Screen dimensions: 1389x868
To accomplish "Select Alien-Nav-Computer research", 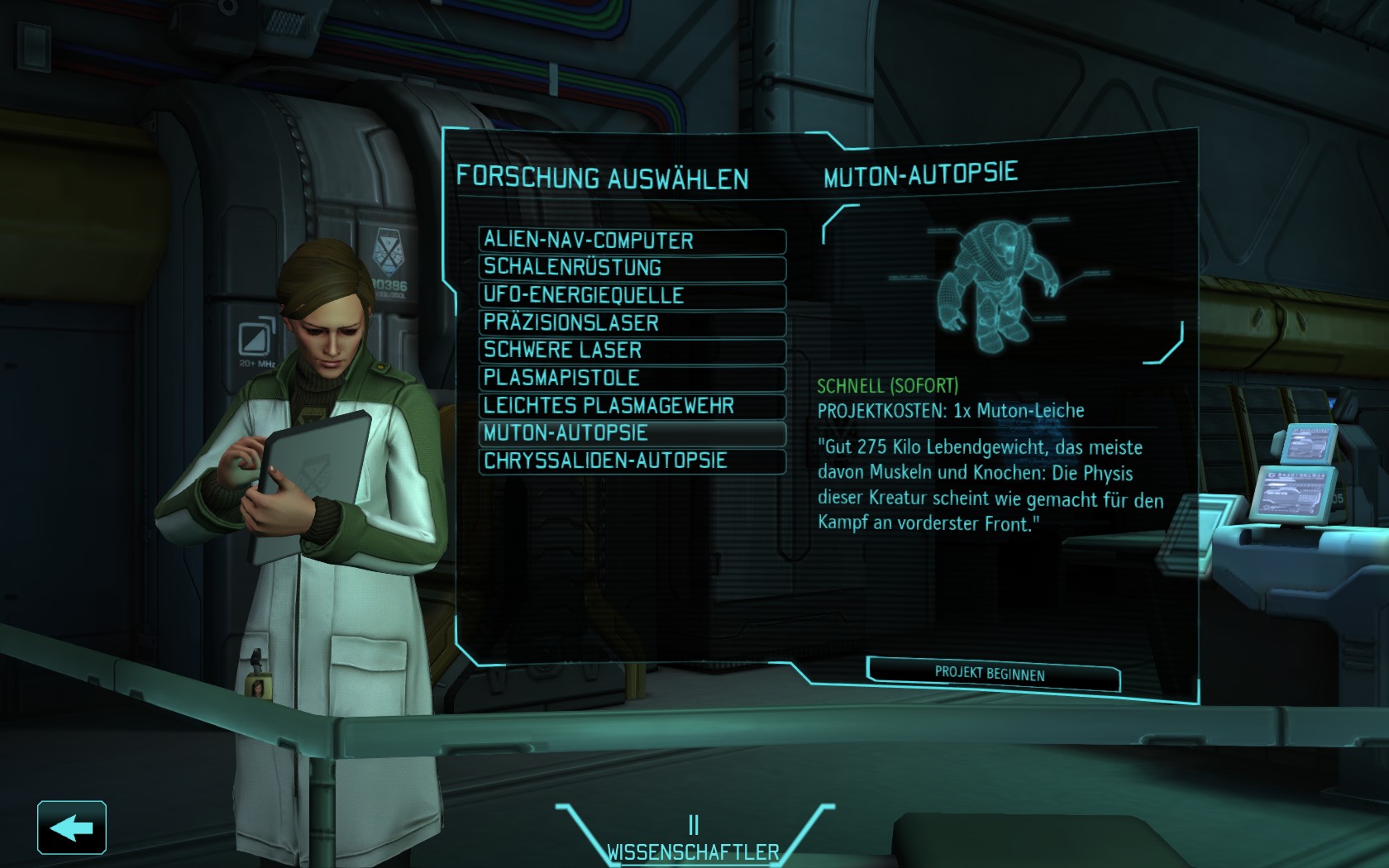I will (x=632, y=241).
